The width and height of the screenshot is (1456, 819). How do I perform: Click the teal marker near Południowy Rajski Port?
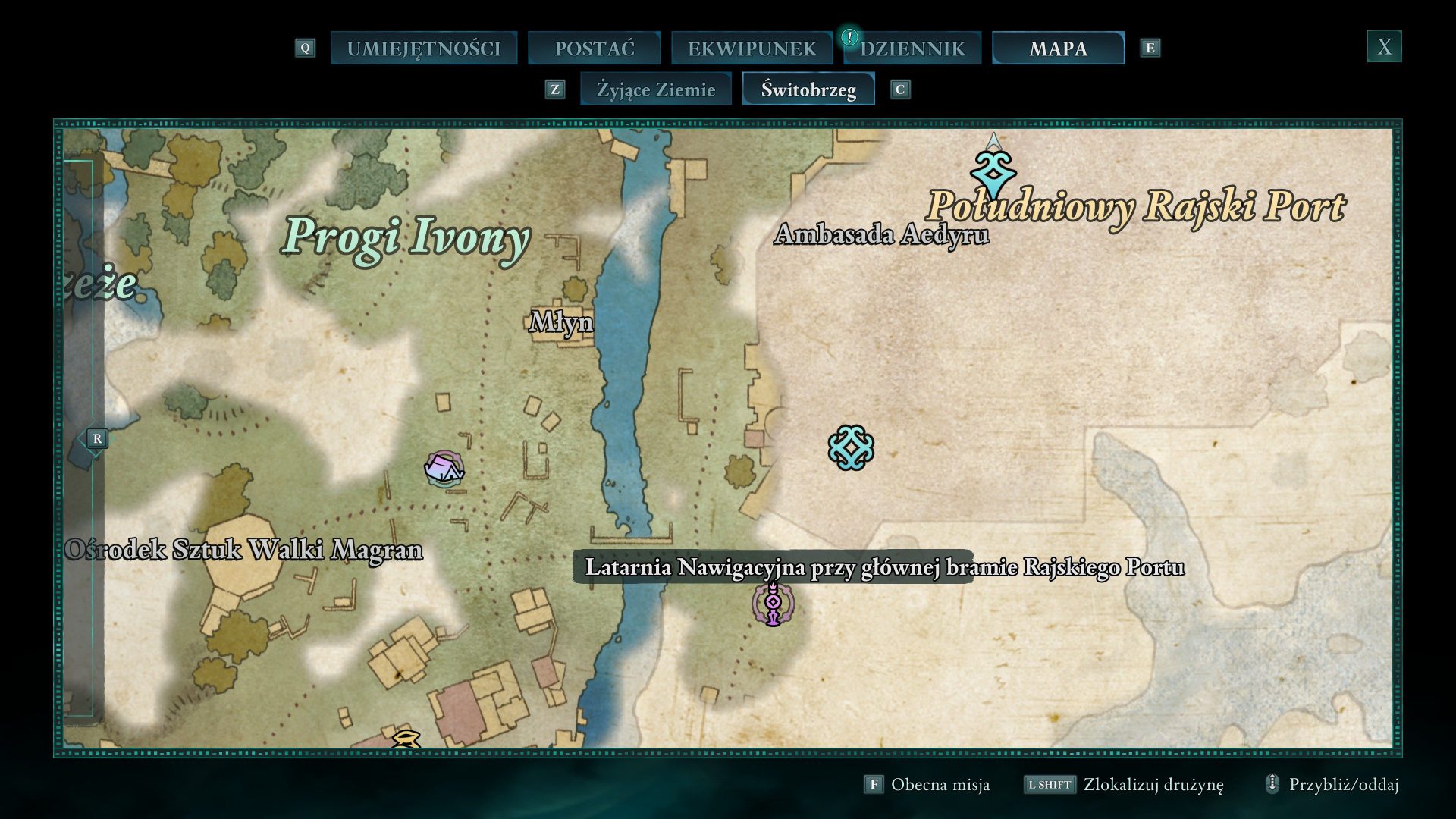click(993, 173)
